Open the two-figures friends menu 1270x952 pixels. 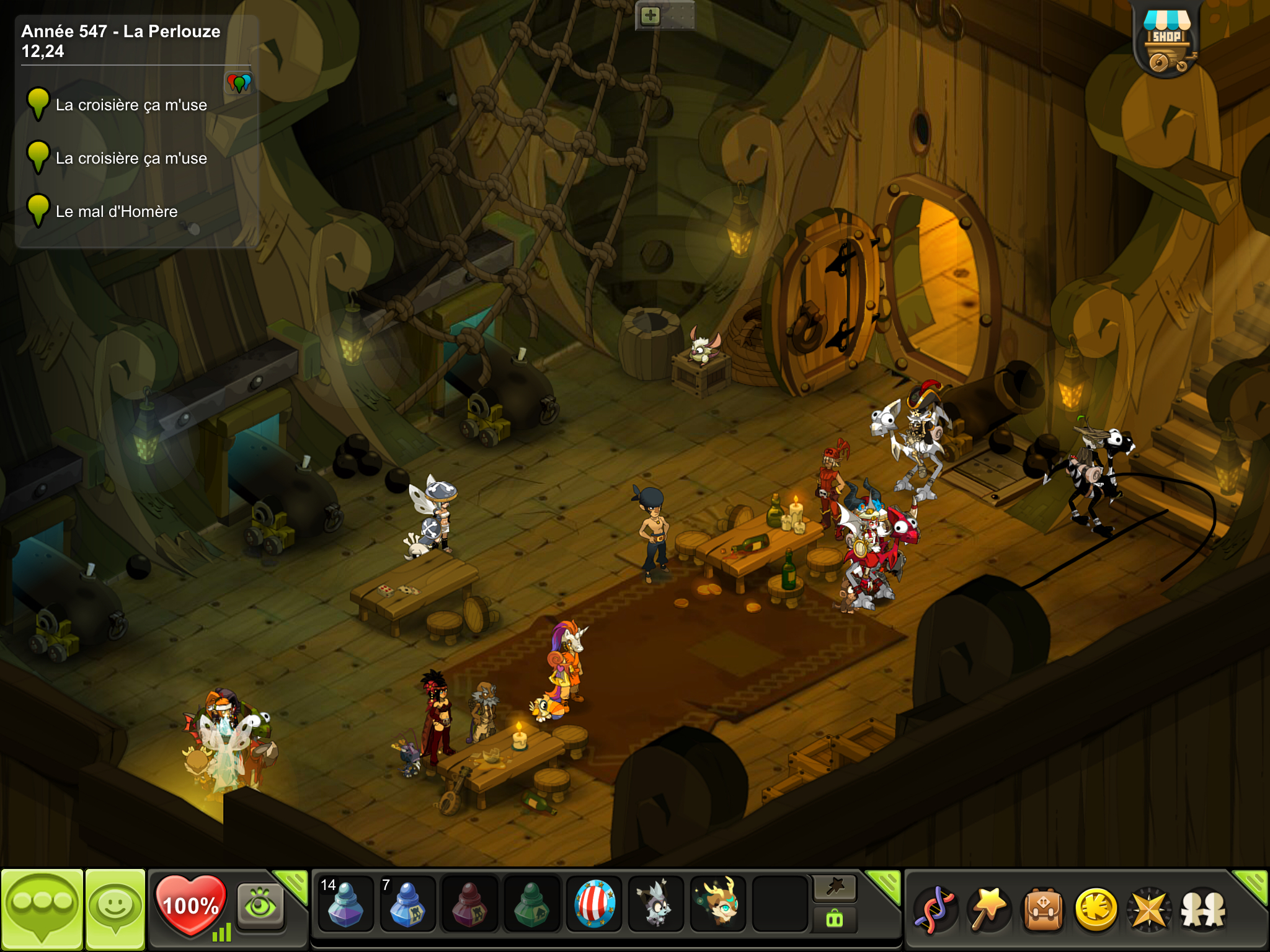click(1203, 909)
